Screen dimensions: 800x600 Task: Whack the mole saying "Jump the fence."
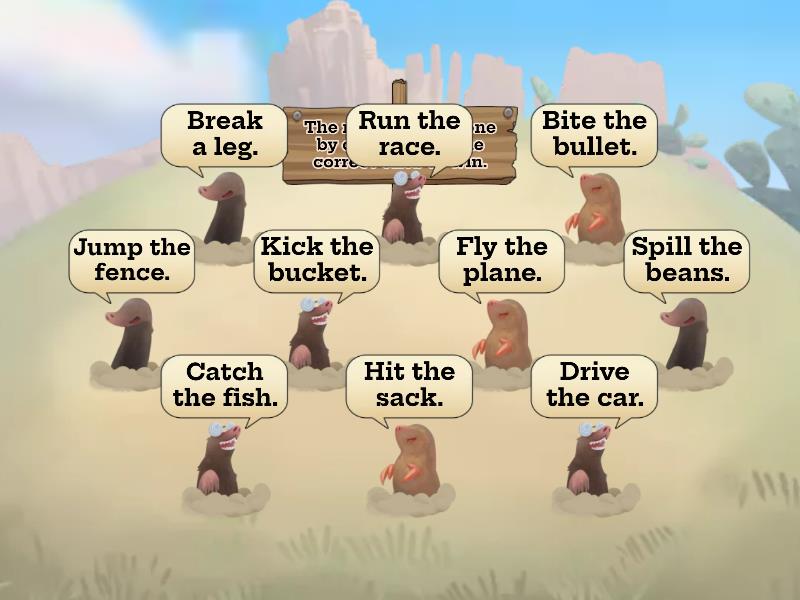tap(131, 334)
